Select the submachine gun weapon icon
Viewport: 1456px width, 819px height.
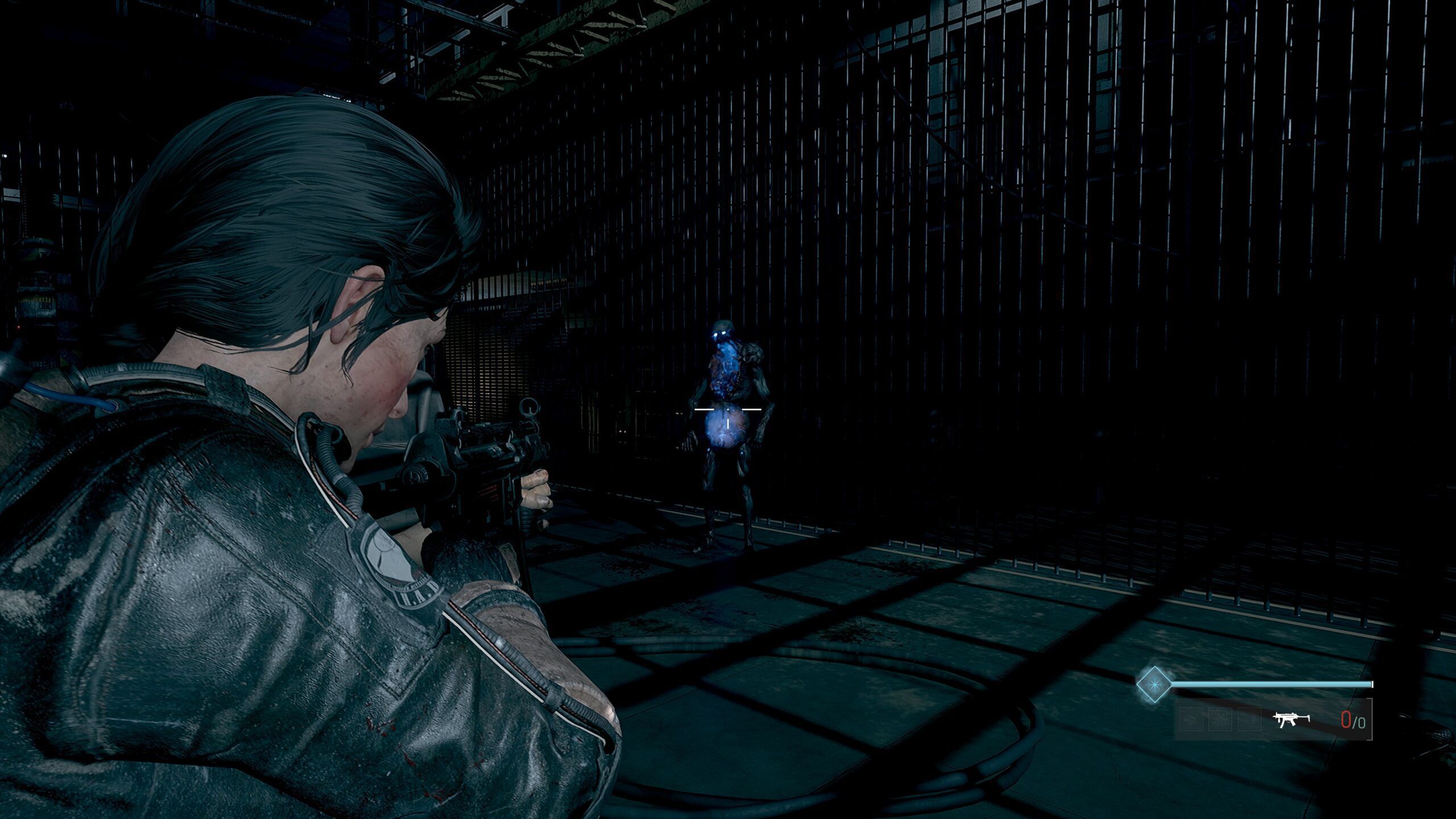click(x=1291, y=719)
